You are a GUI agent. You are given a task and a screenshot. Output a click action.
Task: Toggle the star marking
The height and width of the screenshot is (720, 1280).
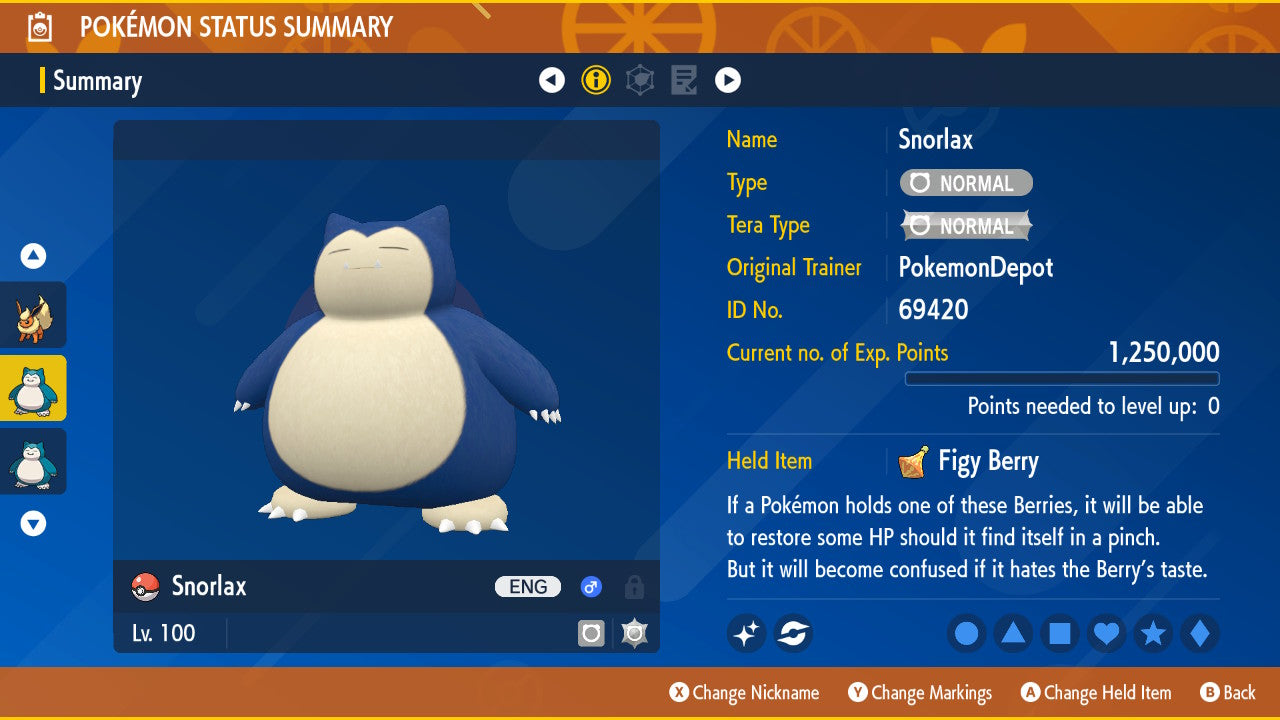pos(1153,634)
